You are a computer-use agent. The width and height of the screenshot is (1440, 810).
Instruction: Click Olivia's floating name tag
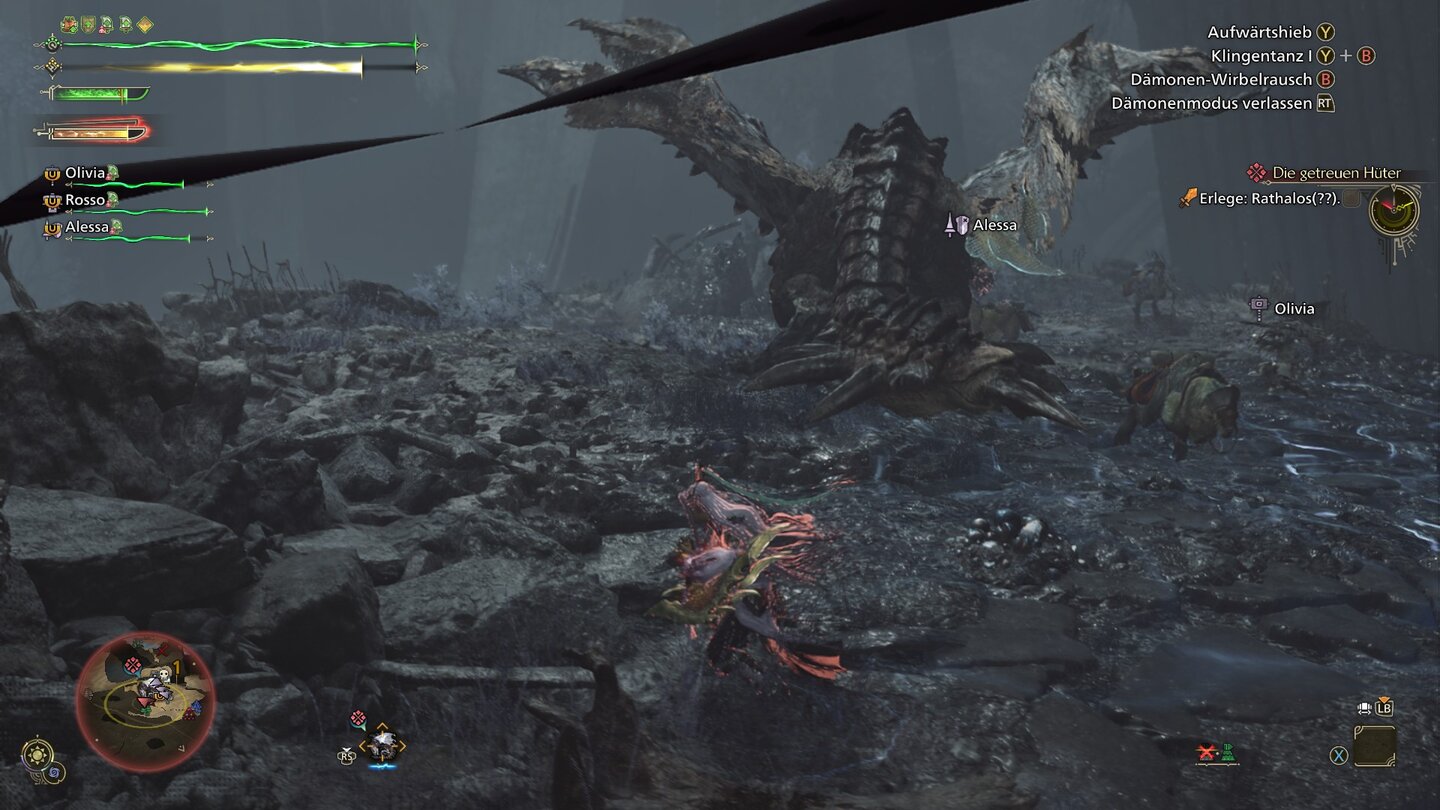tap(1293, 309)
